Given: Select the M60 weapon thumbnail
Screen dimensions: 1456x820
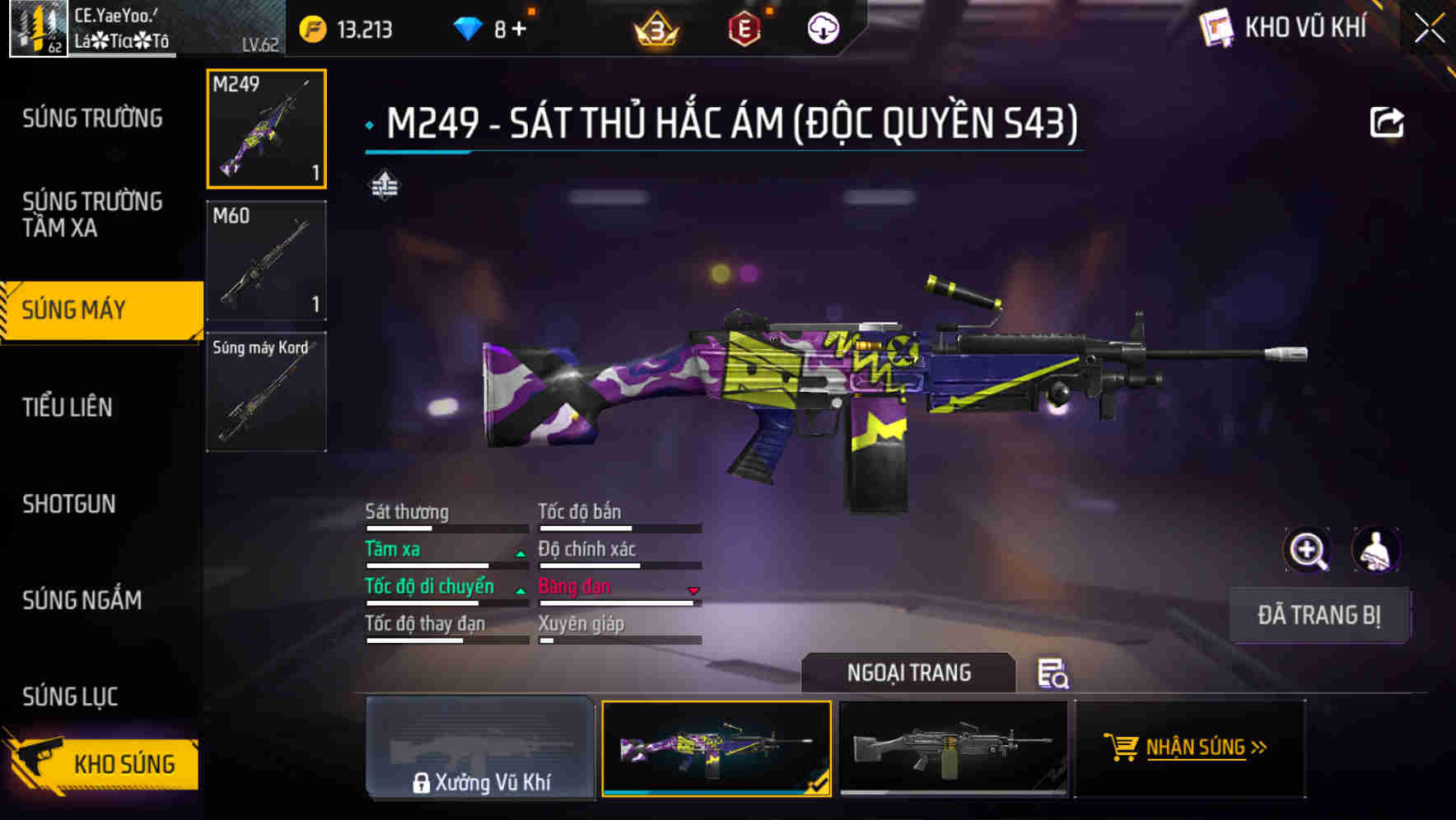Looking at the screenshot, I should coord(265,260).
